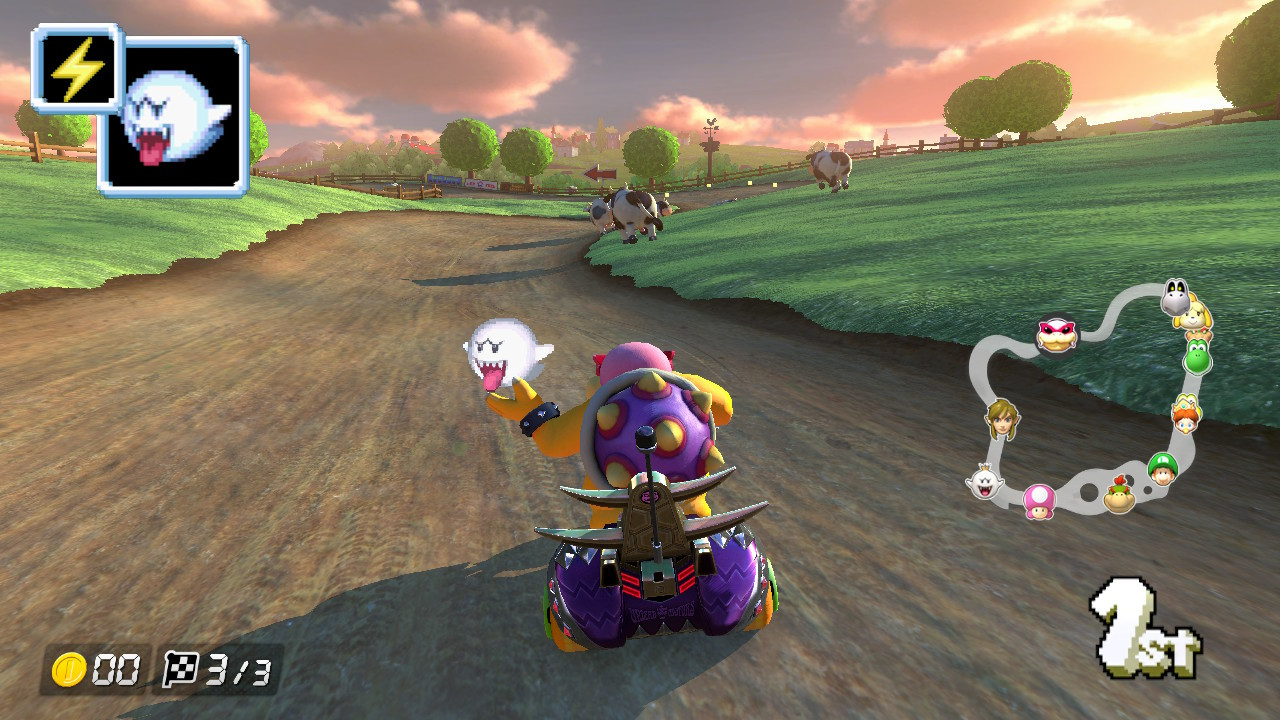Click Bowser Jr.'s minimap icon
Viewport: 1280px width, 720px height.
click(x=1118, y=495)
